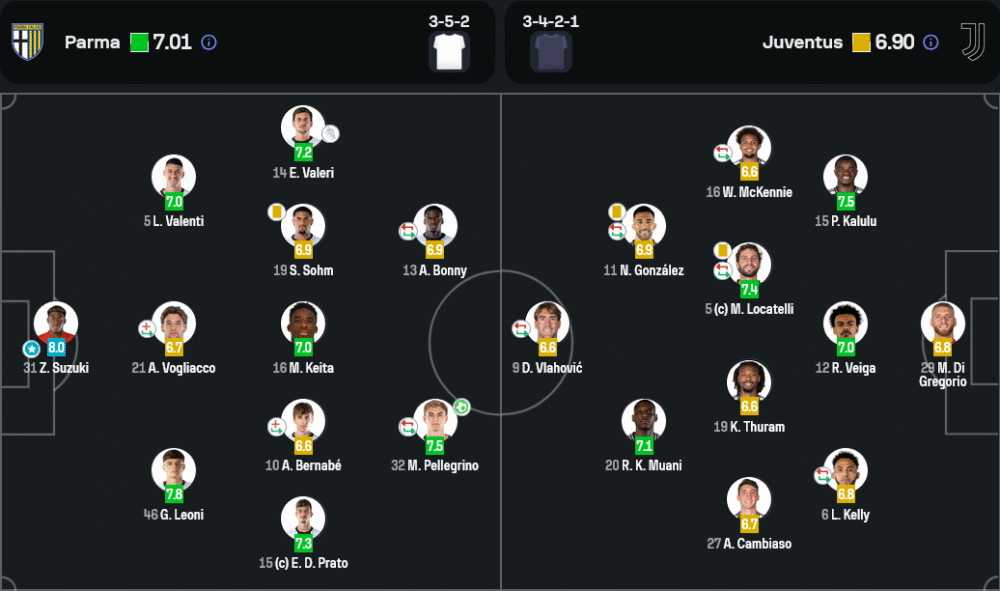
Task: Open the Juventus club logo
Action: coord(972,42)
